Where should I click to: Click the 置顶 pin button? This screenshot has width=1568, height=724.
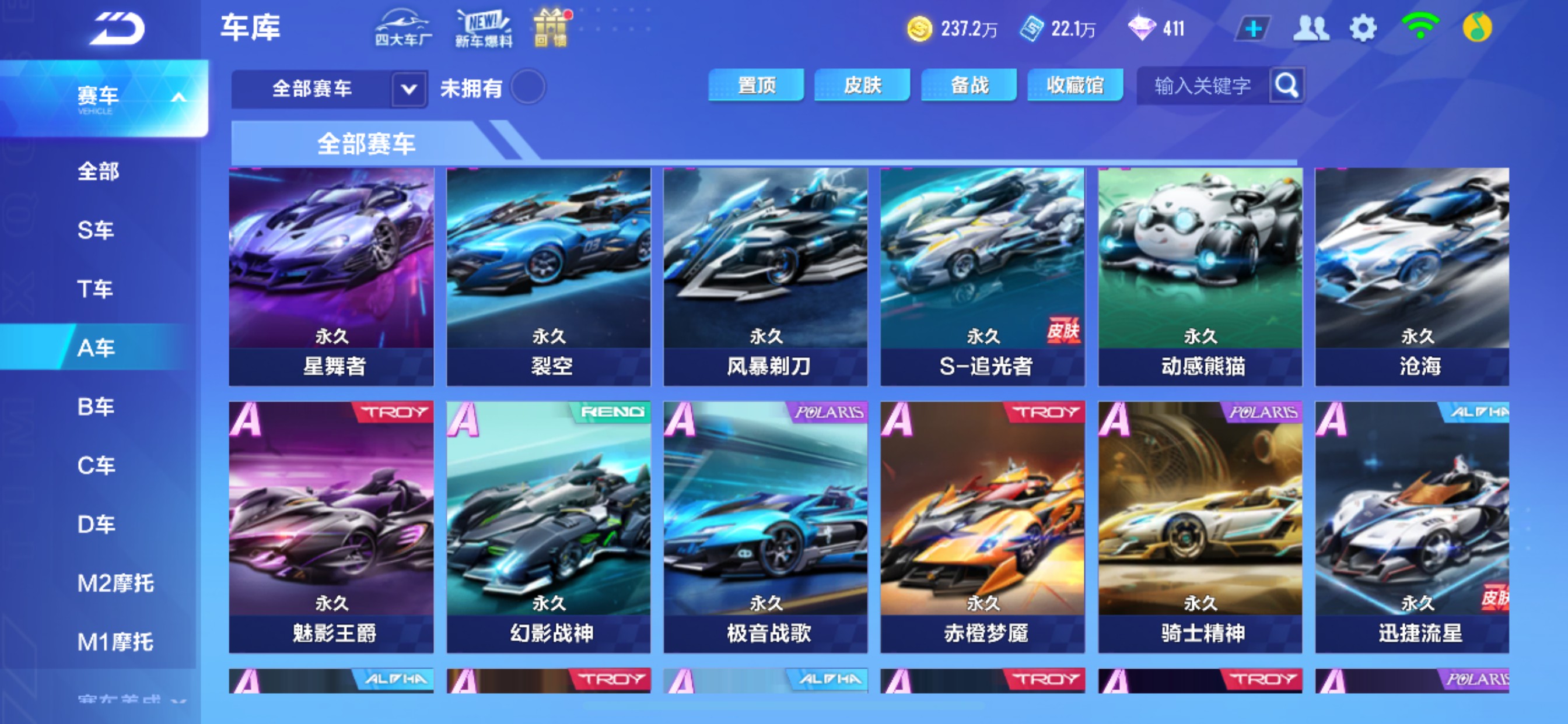757,86
